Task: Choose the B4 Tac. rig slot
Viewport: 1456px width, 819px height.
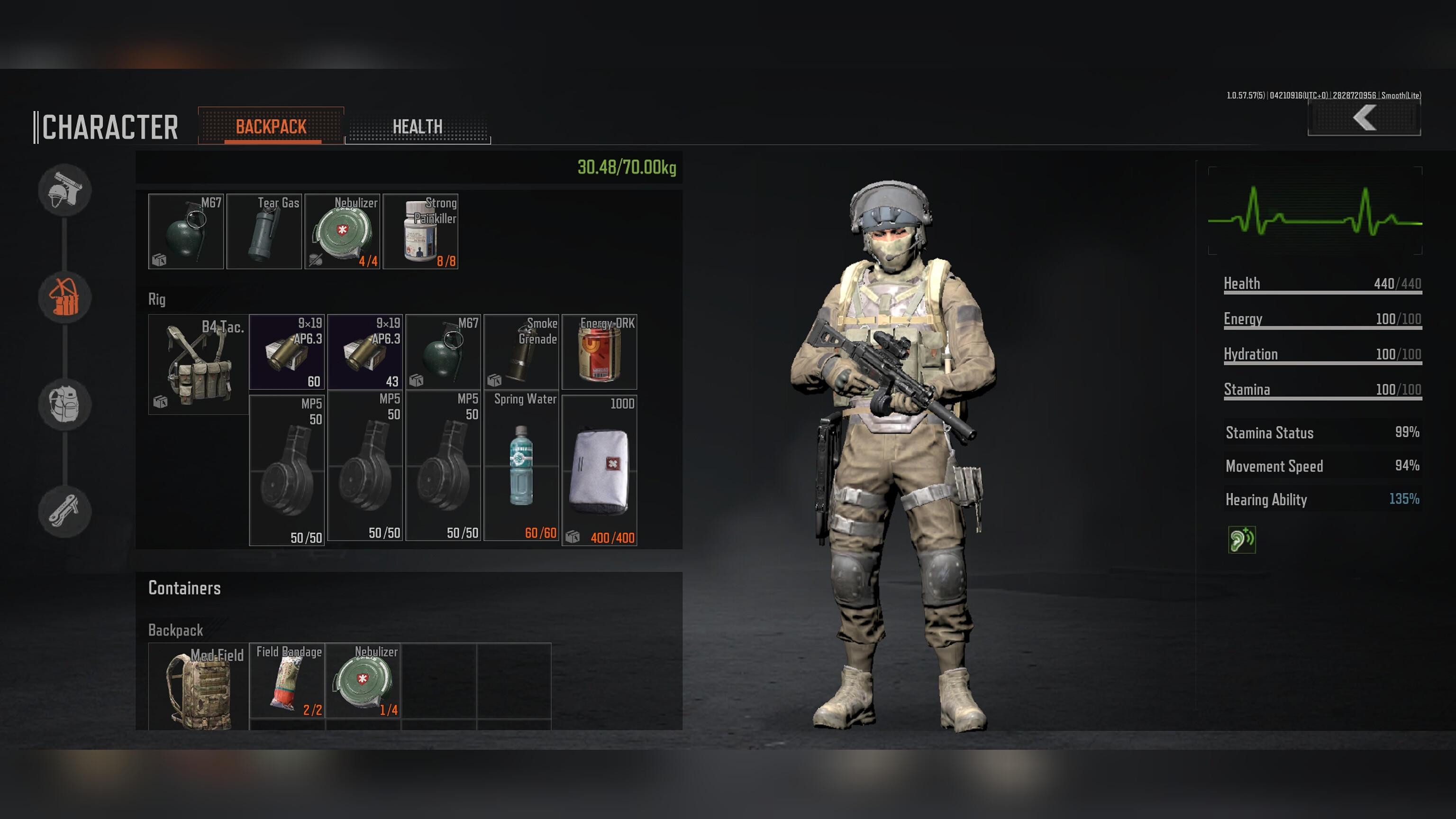Action: [x=198, y=364]
